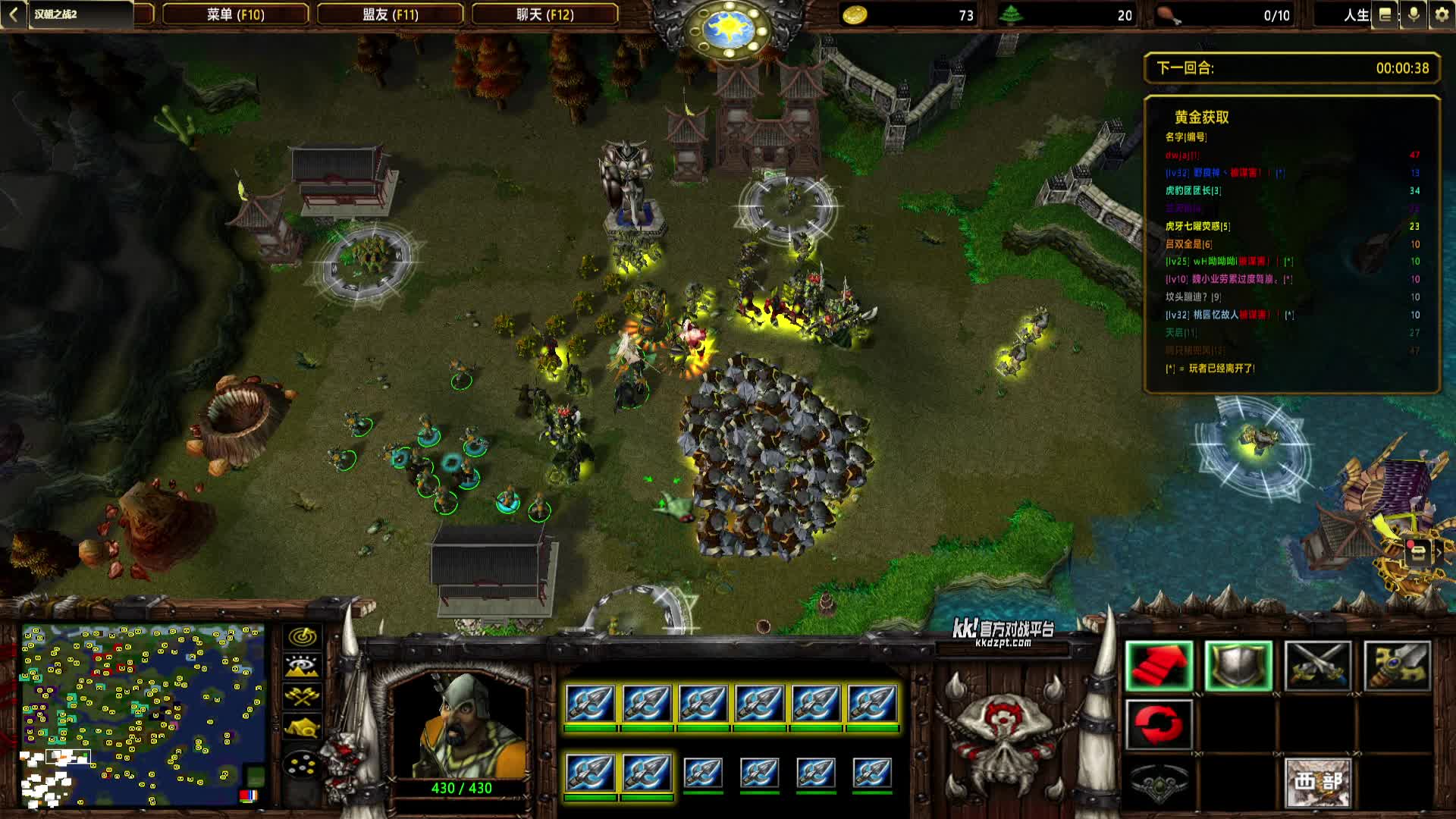Click the selected unit's portrait
Viewport: 1456px width, 819px height.
461,726
